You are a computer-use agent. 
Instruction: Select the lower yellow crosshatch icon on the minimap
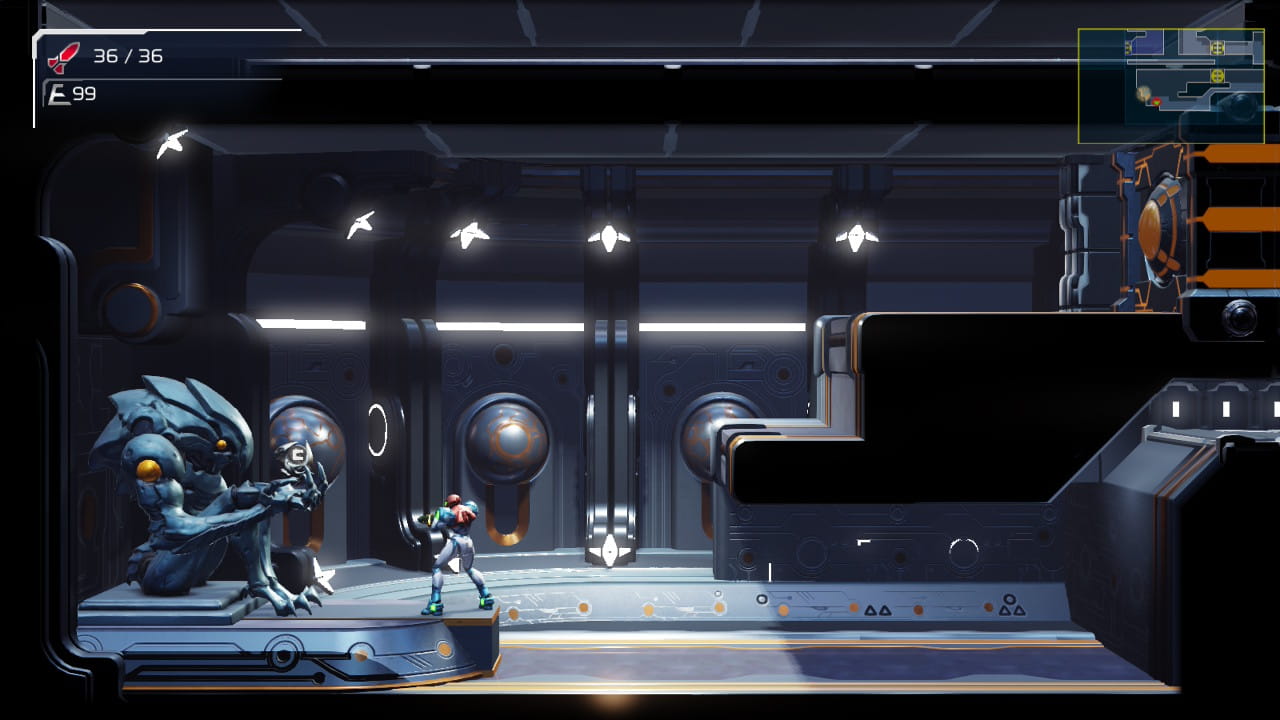point(1218,75)
